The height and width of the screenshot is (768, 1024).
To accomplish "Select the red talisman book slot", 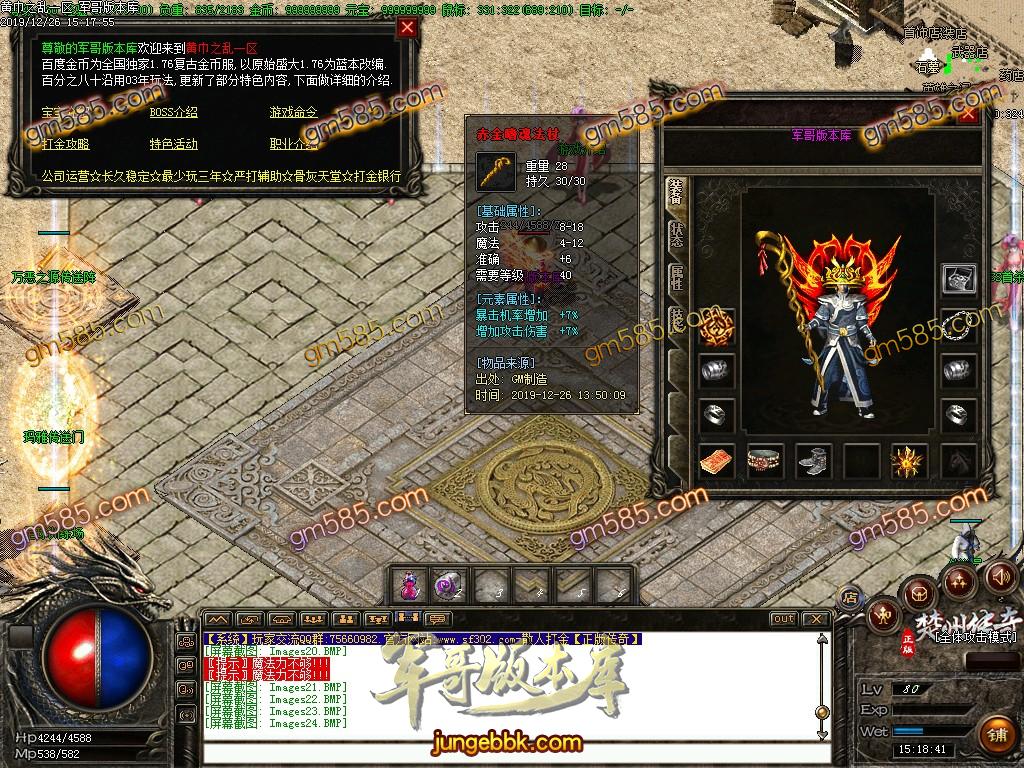I will tap(717, 461).
